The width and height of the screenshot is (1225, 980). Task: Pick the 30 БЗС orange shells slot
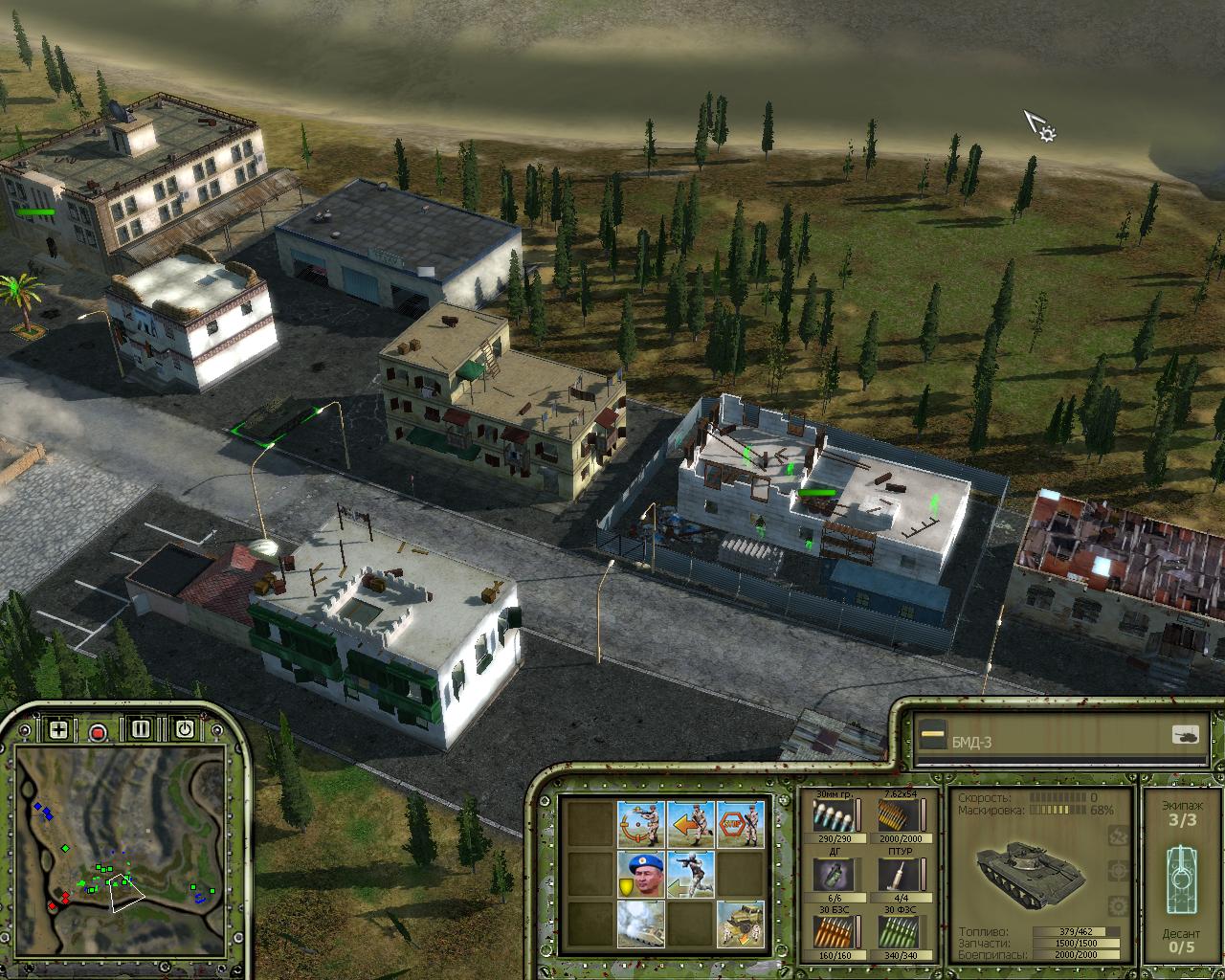click(833, 932)
